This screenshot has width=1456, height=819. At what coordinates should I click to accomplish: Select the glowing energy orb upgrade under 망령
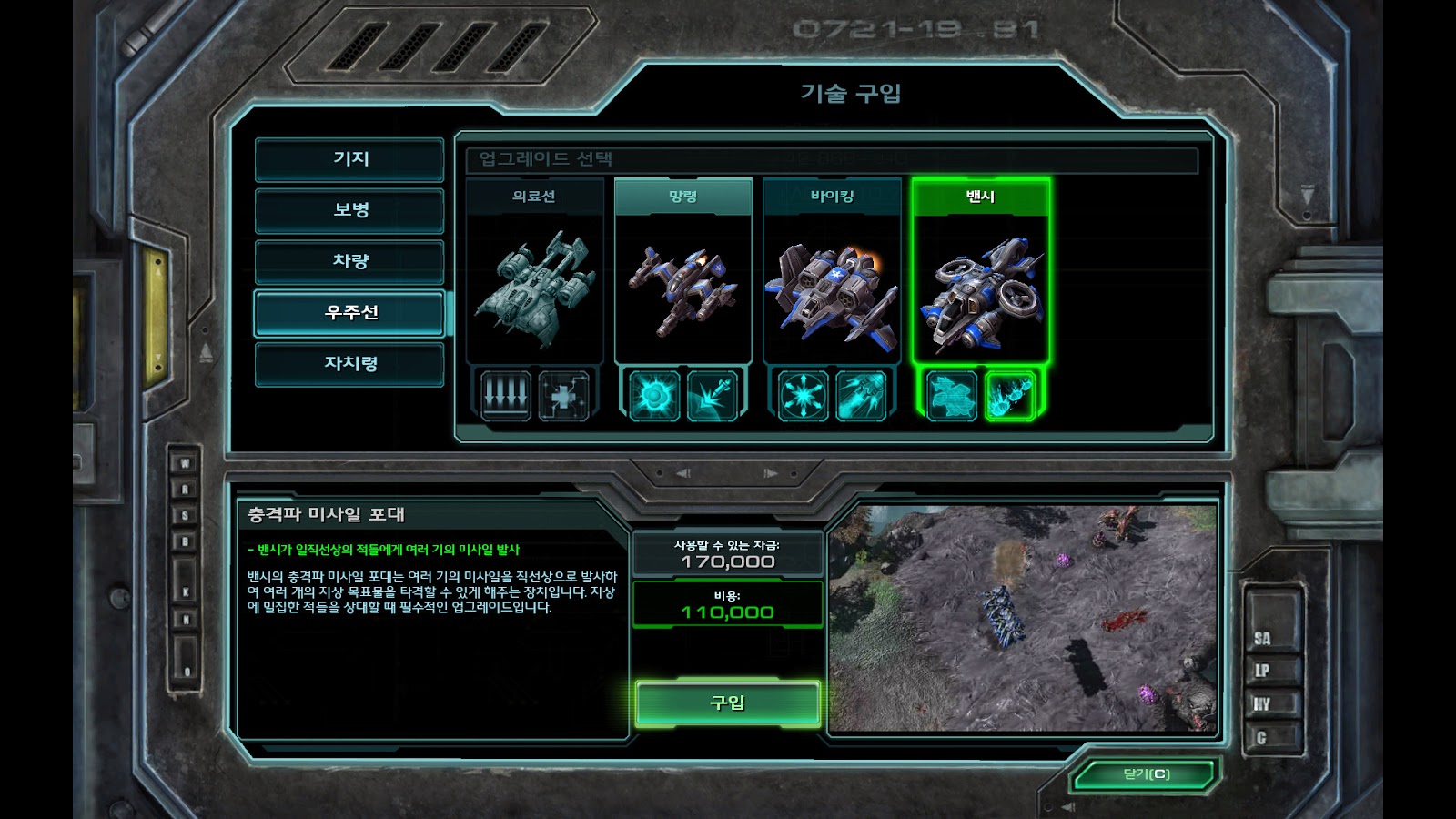click(x=654, y=396)
